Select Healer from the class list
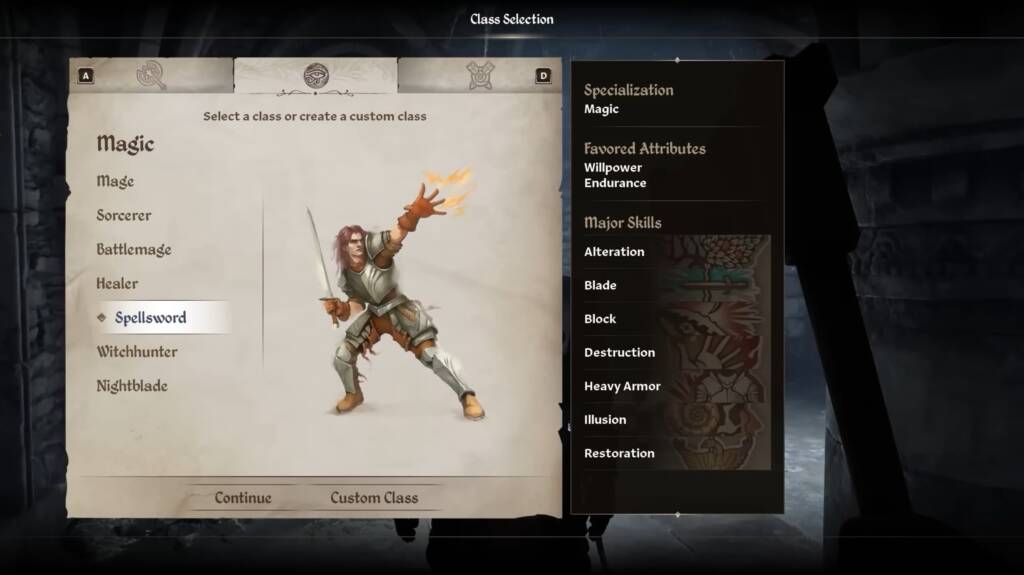 point(117,283)
